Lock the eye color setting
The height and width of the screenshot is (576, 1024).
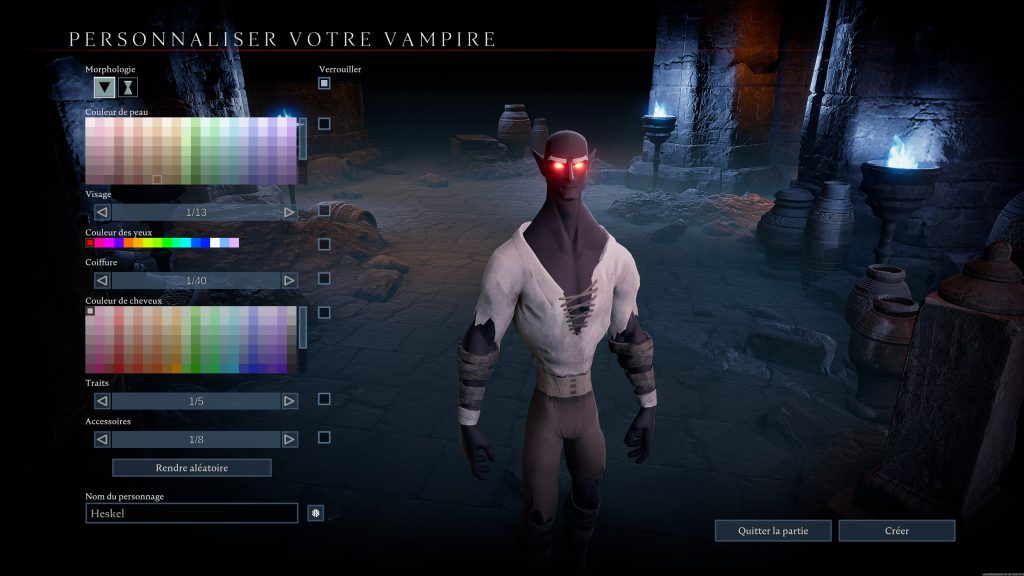[x=324, y=244]
